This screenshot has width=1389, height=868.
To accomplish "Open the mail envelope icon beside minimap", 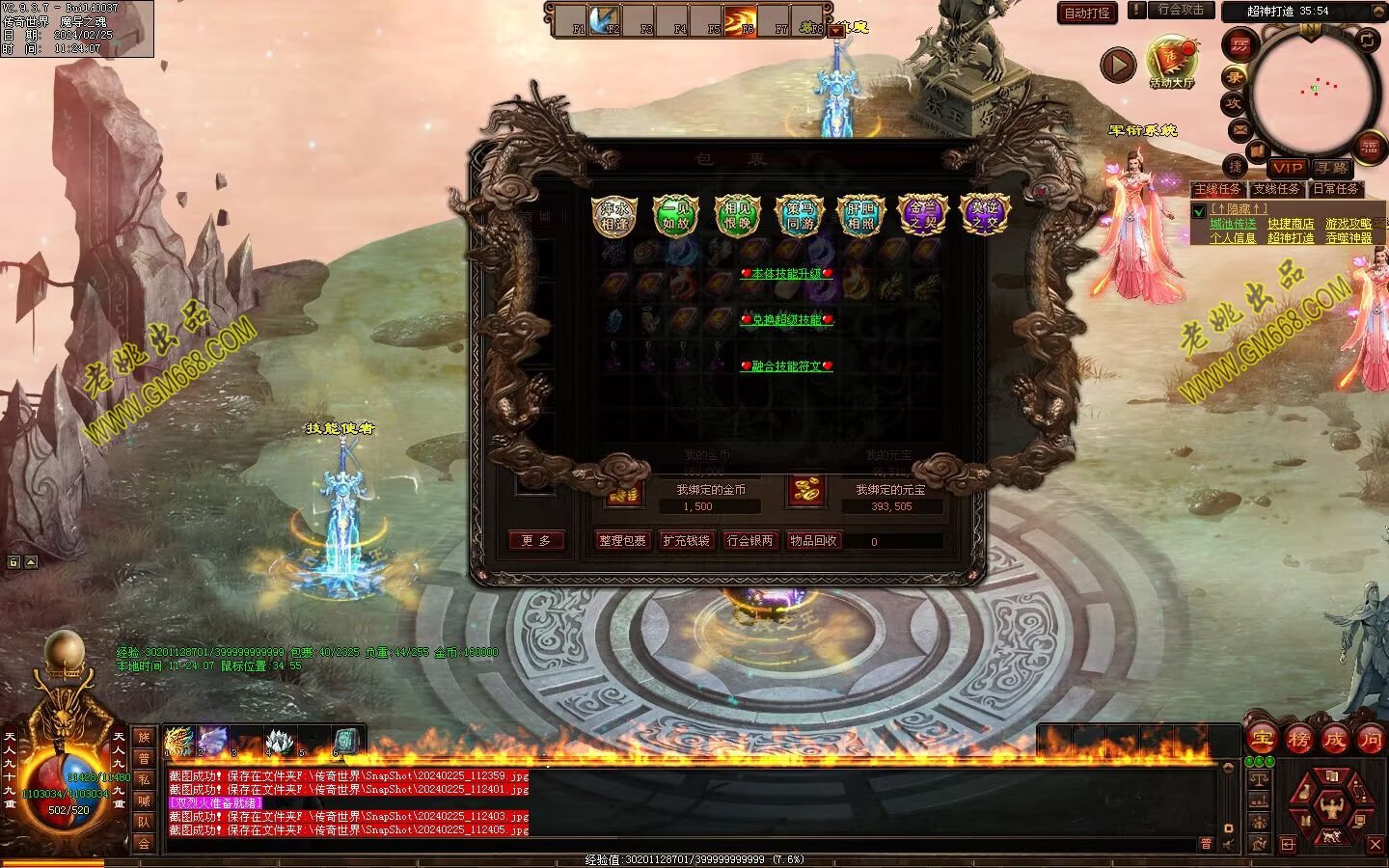I will click(x=1239, y=129).
